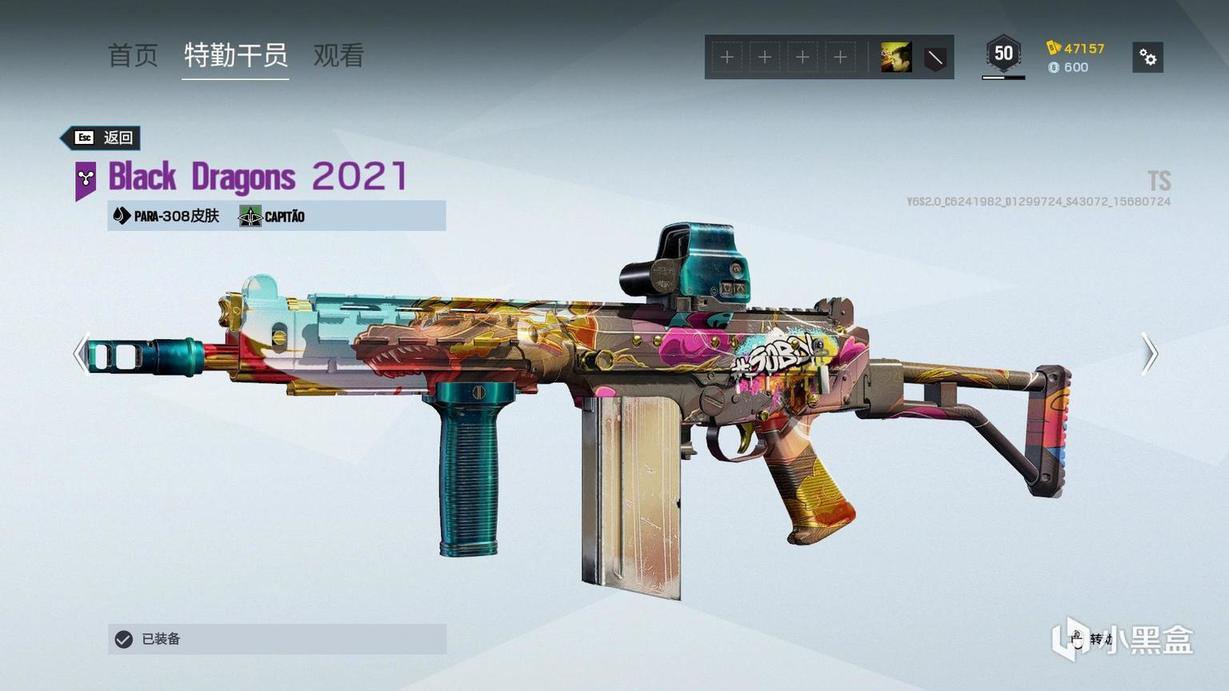Open the level 50 clearance badge

pos(1003,54)
